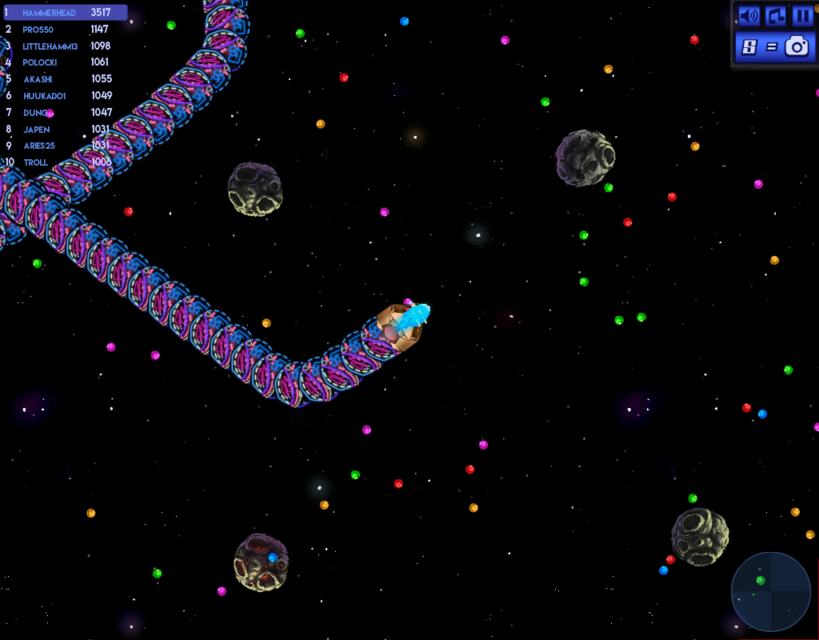Select HAMMERHEAD row in the leaderboard
Viewport: 819px width, 640px height.
pos(64,13)
